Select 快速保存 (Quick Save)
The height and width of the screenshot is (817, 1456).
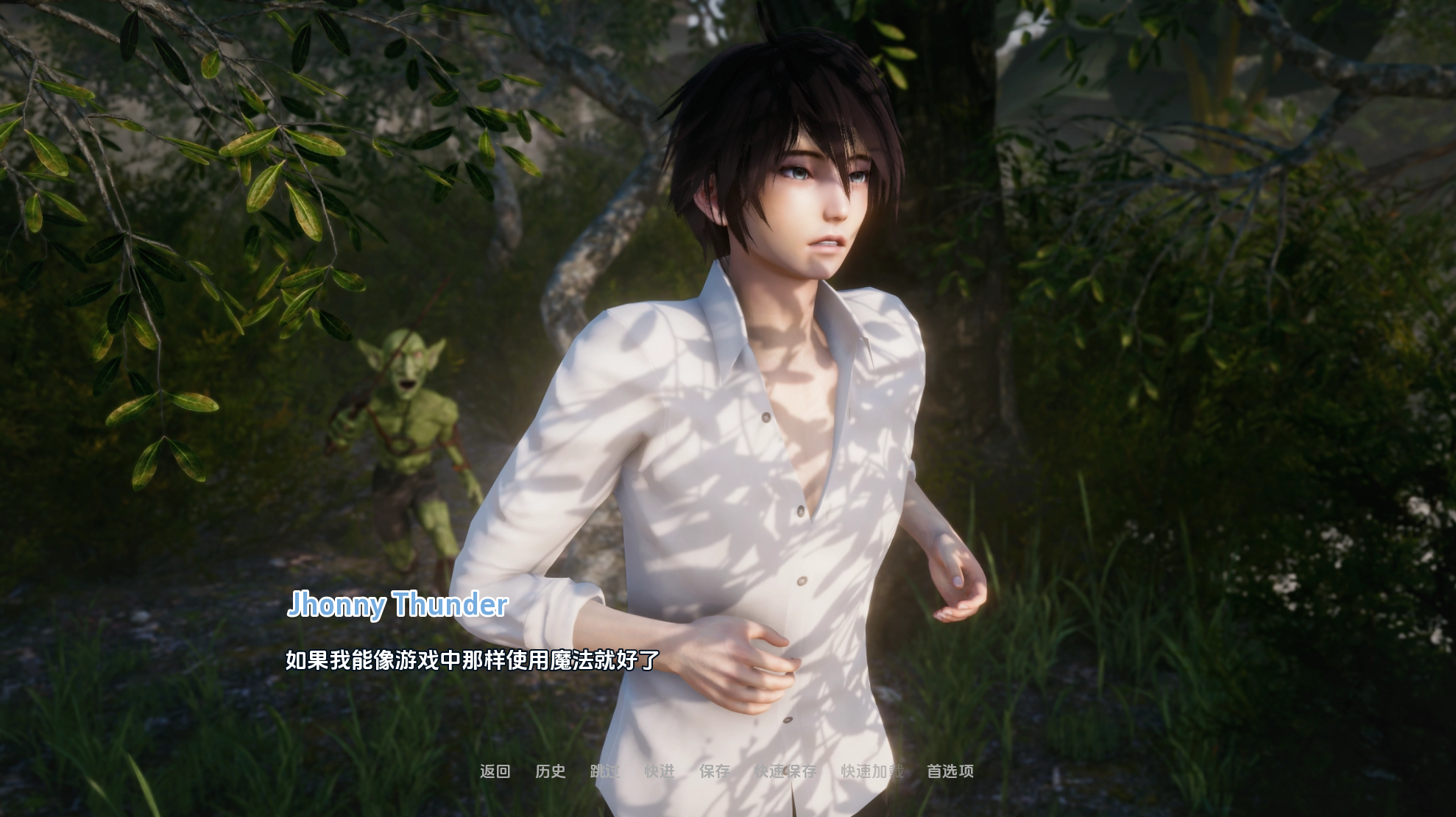click(785, 771)
